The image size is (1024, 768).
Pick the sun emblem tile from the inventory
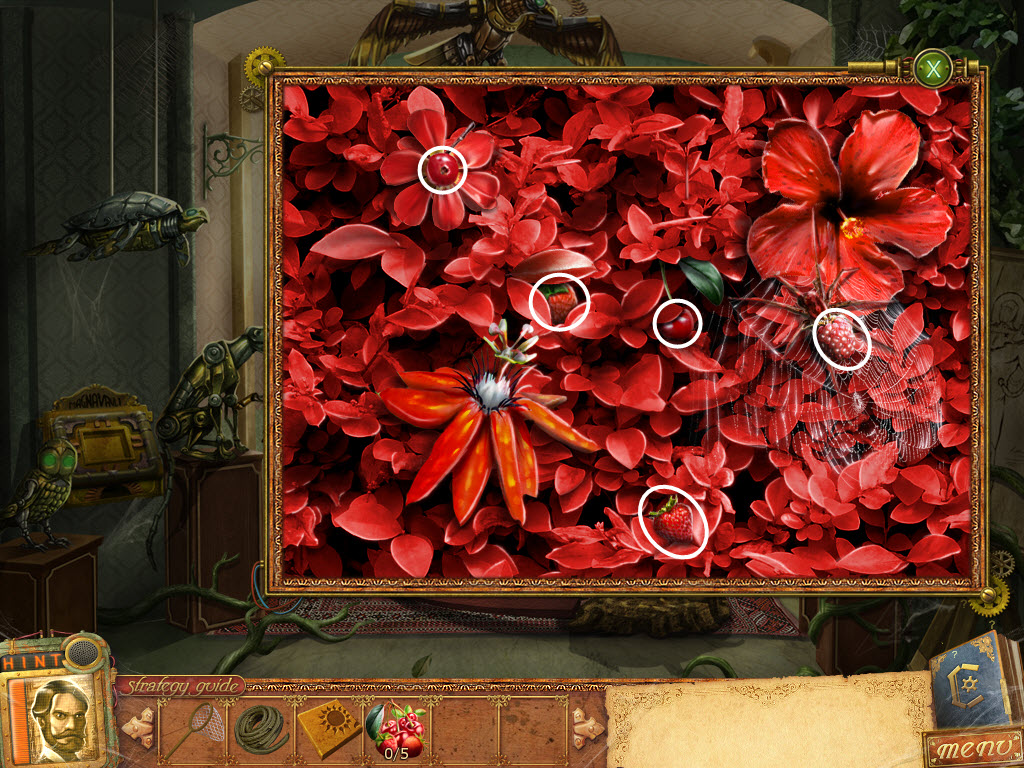click(329, 728)
